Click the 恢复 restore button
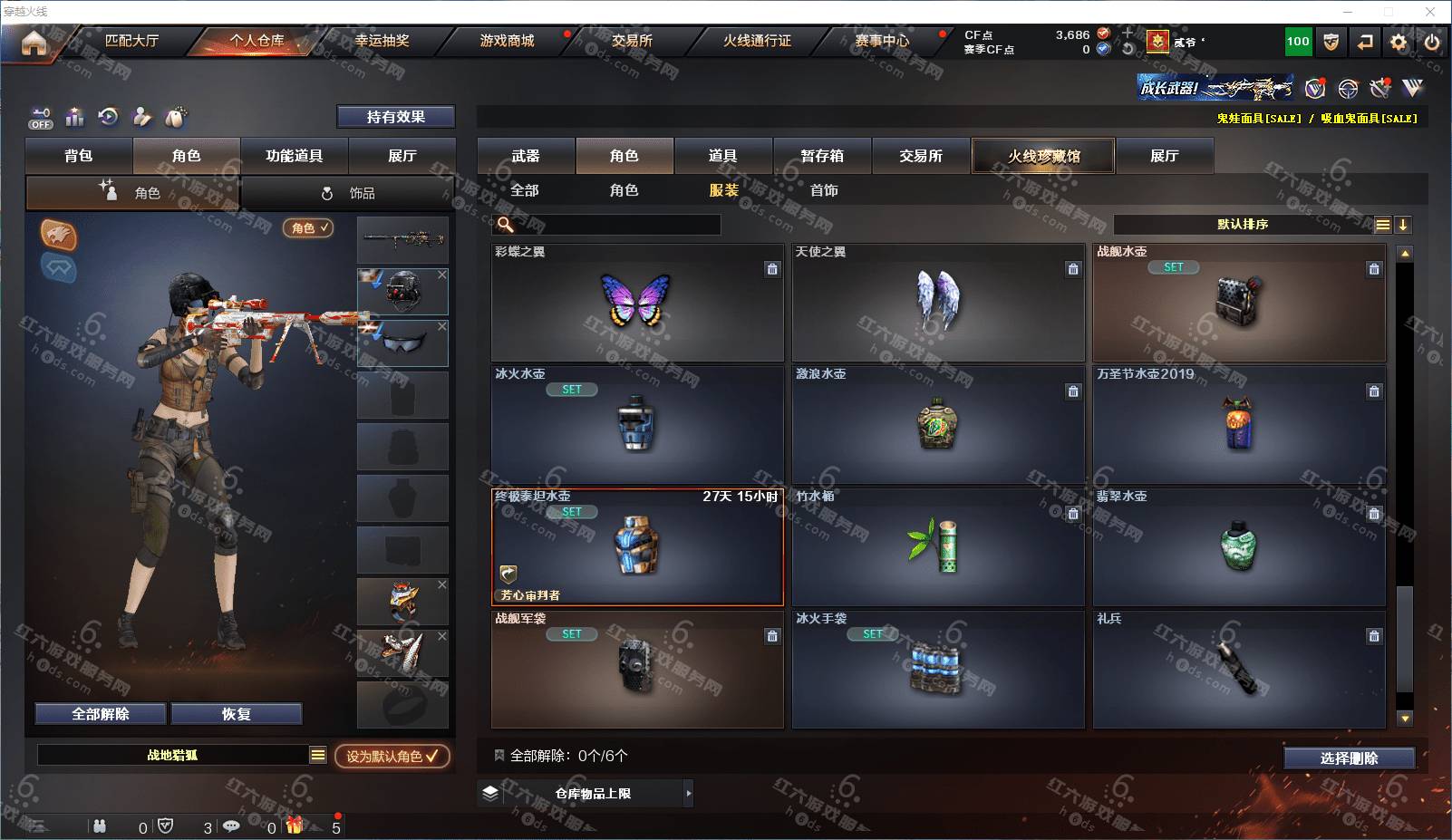This screenshot has height=840, width=1452. [x=237, y=714]
